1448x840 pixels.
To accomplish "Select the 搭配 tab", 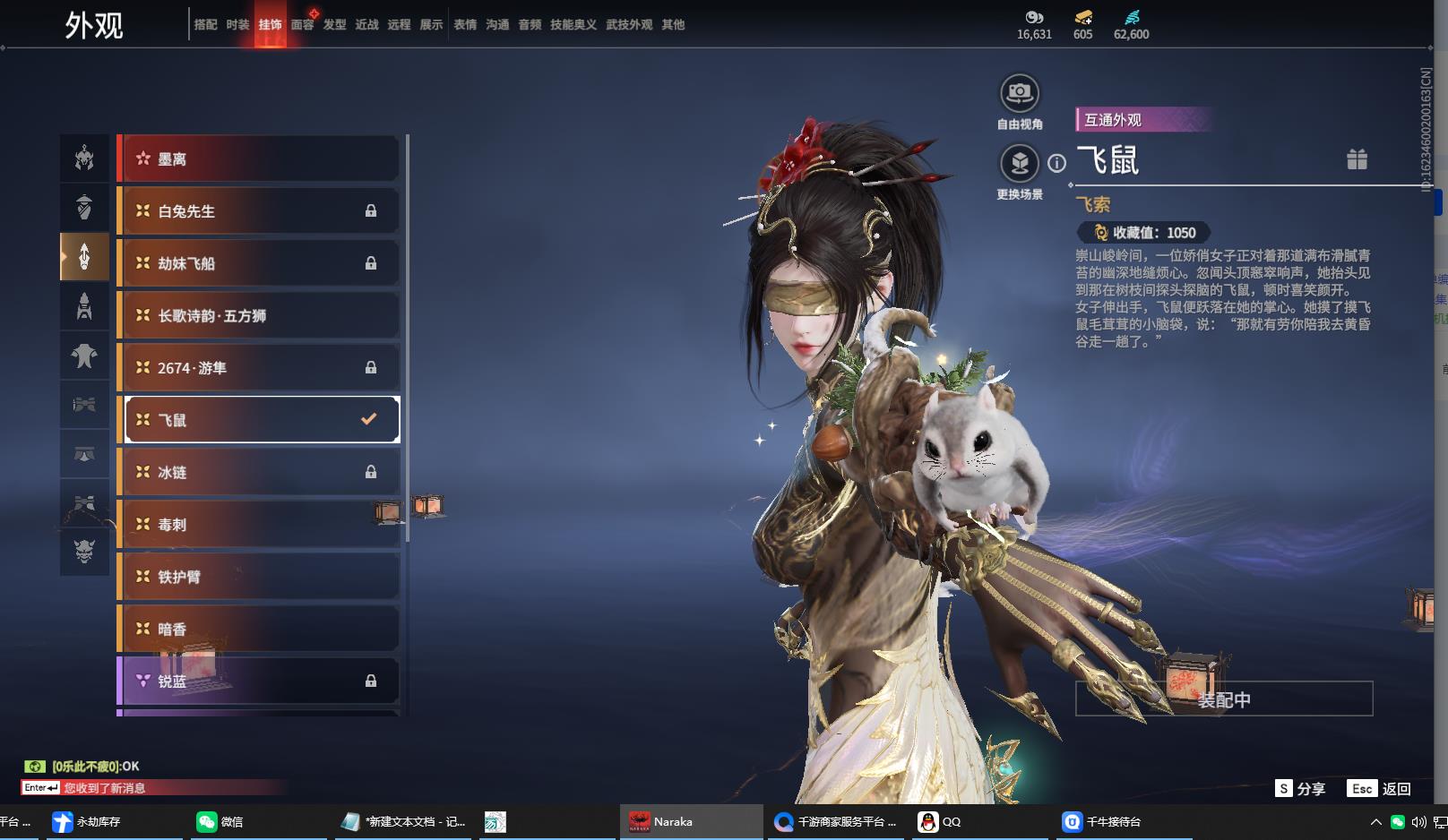I will [x=205, y=25].
